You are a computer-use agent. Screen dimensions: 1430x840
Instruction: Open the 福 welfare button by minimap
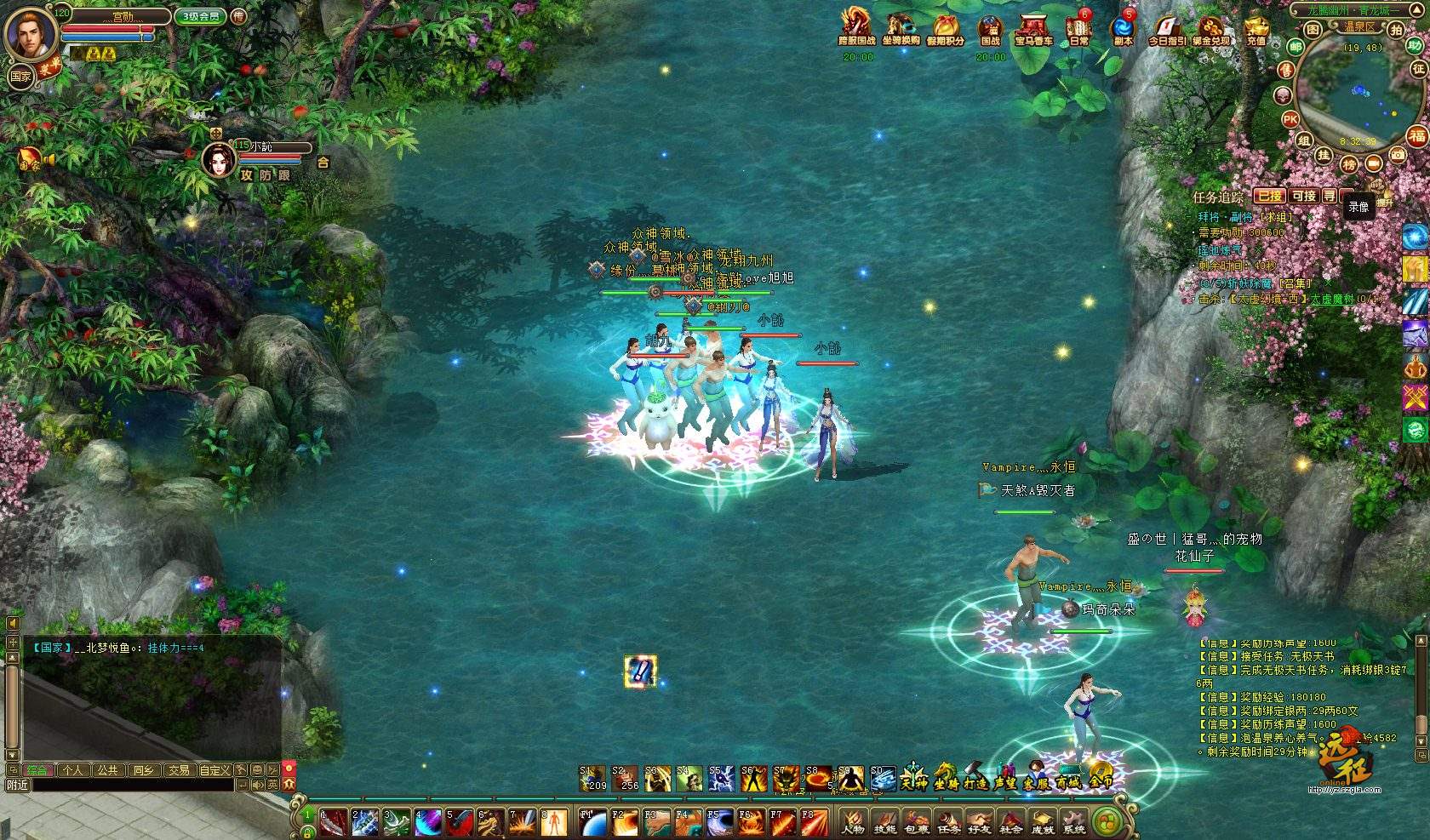[1416, 135]
